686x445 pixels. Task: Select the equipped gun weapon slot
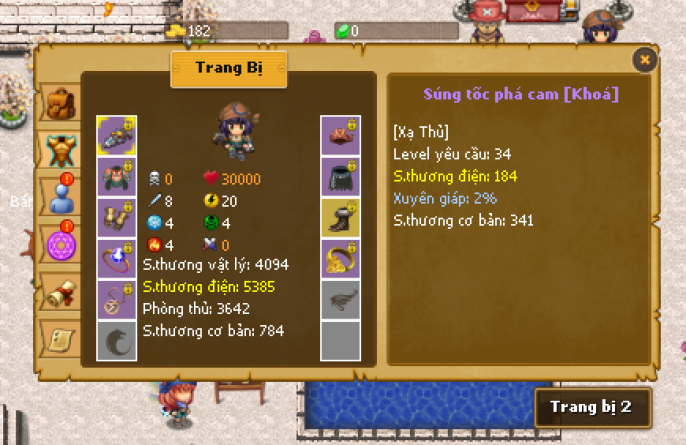(116, 135)
